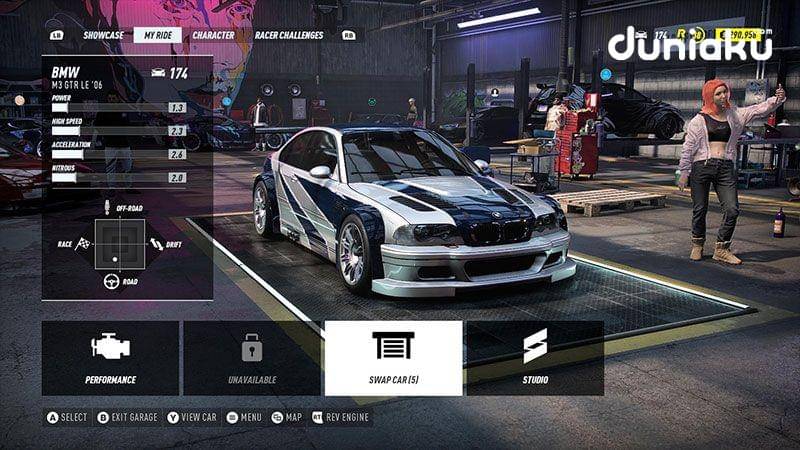Click the handling balance grid

pos(120,243)
